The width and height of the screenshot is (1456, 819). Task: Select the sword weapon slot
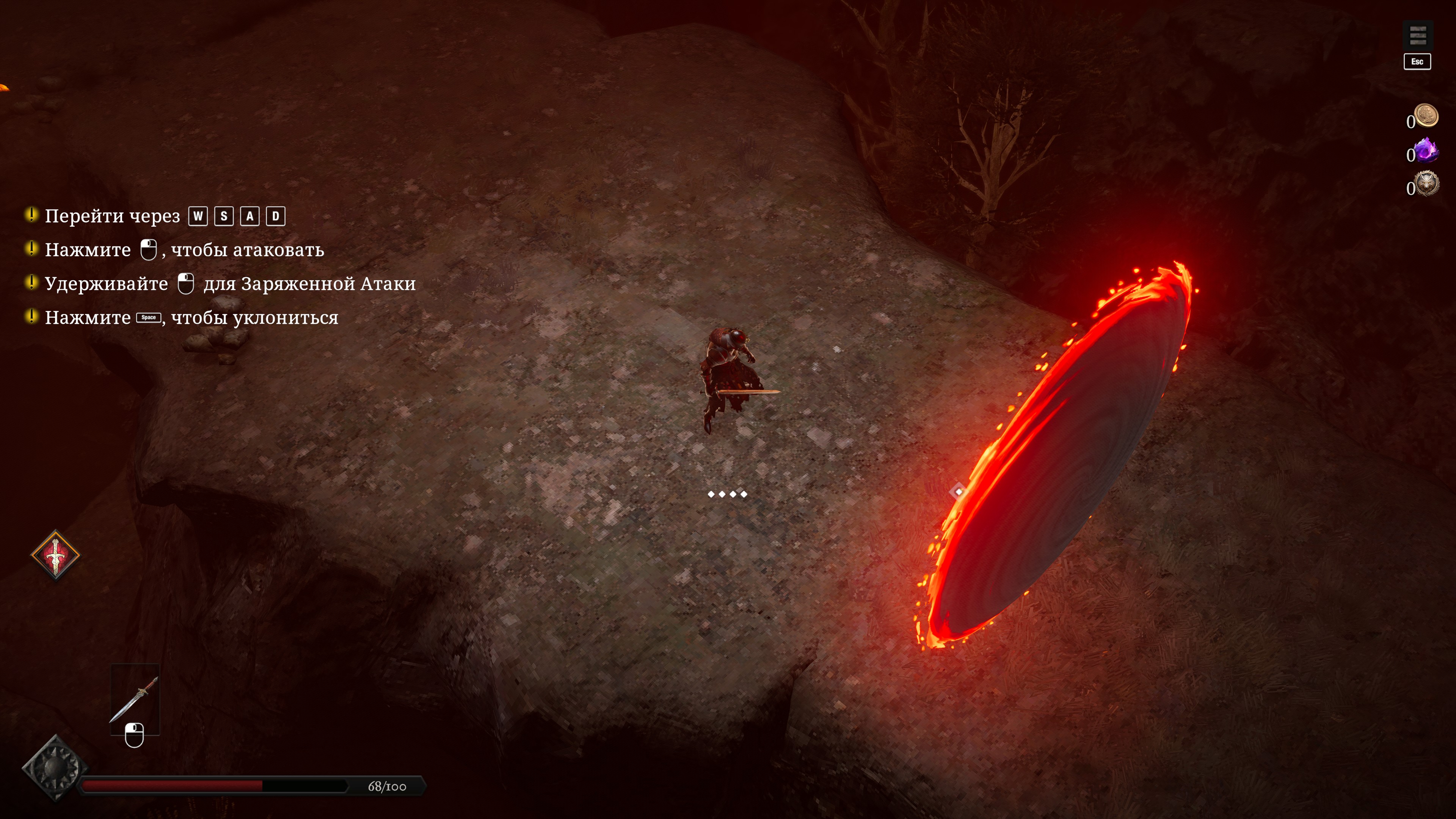click(x=135, y=698)
